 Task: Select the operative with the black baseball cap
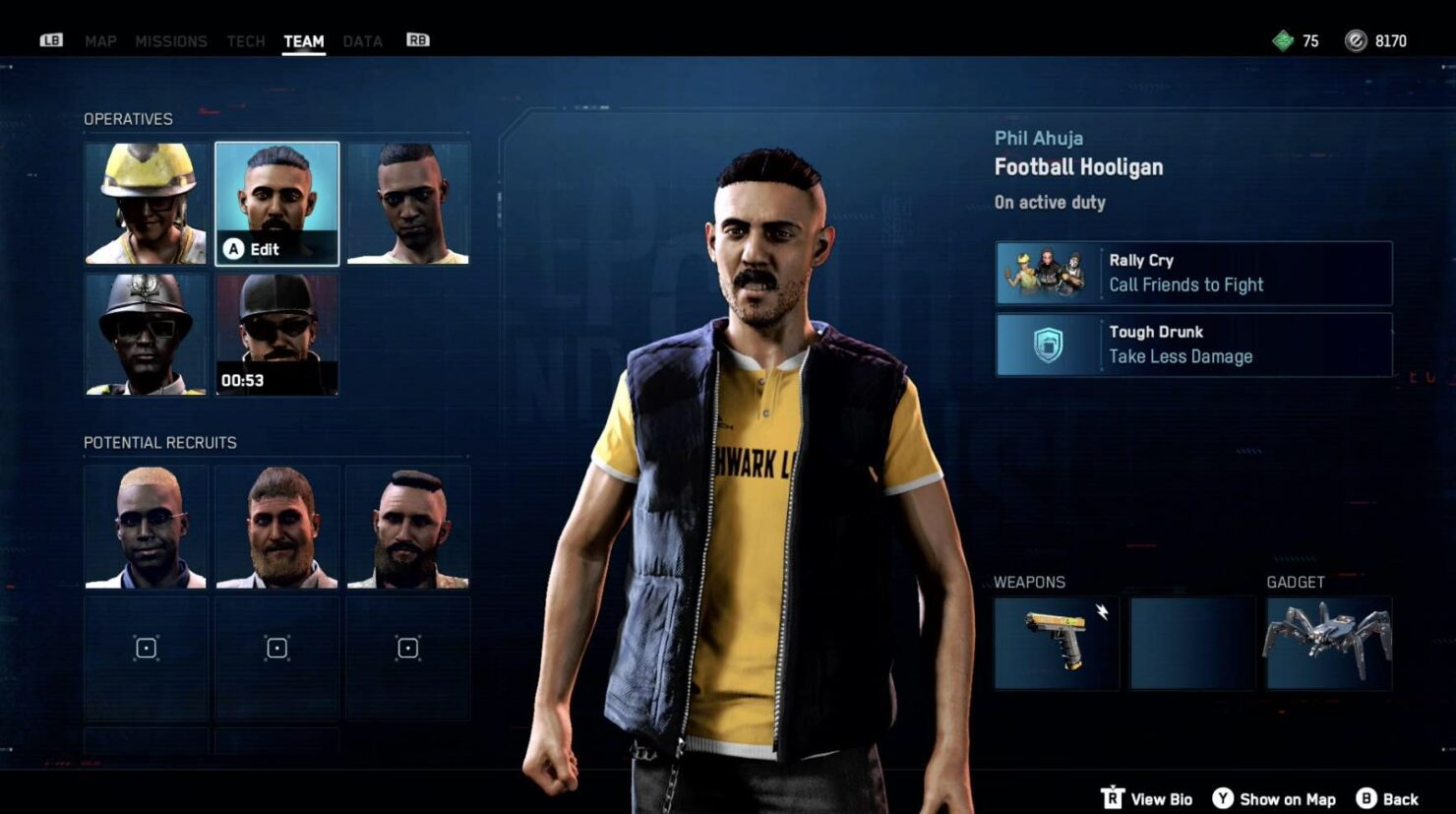[x=276, y=333]
